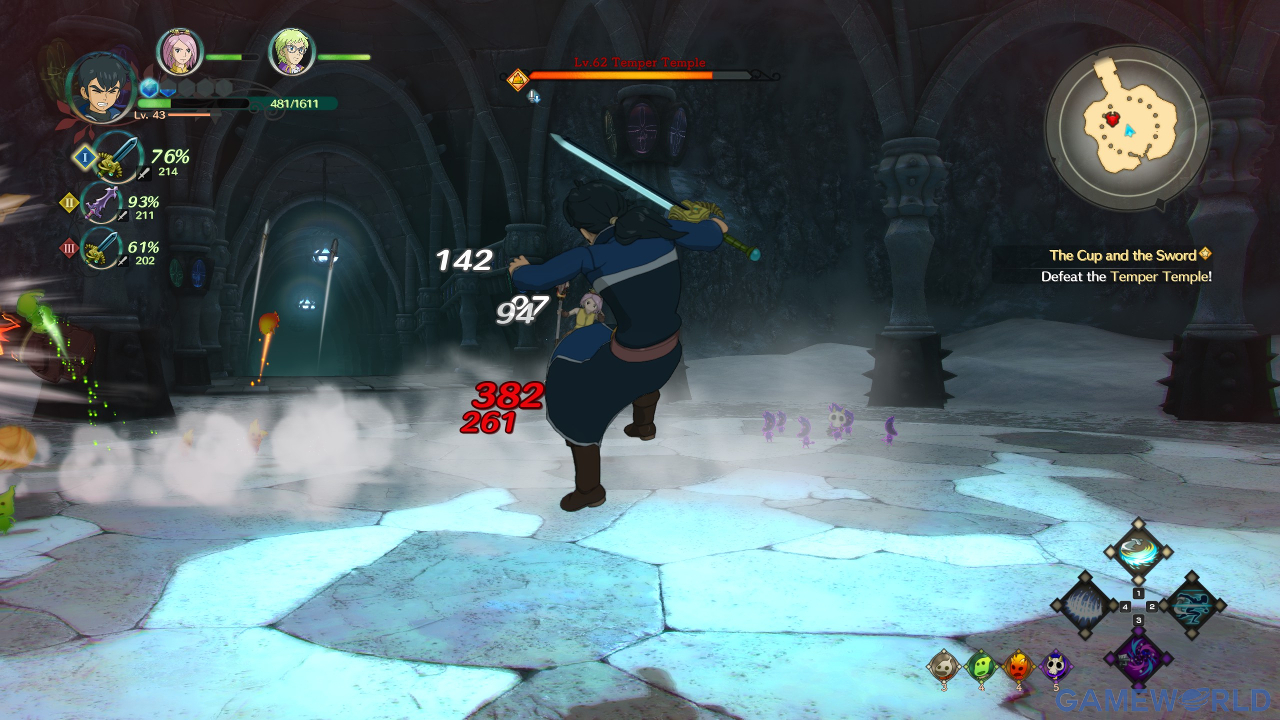Image resolution: width=1280 pixels, height=720 pixels.
Task: Activate the whirlwind slash skill
Action: click(x=1138, y=550)
